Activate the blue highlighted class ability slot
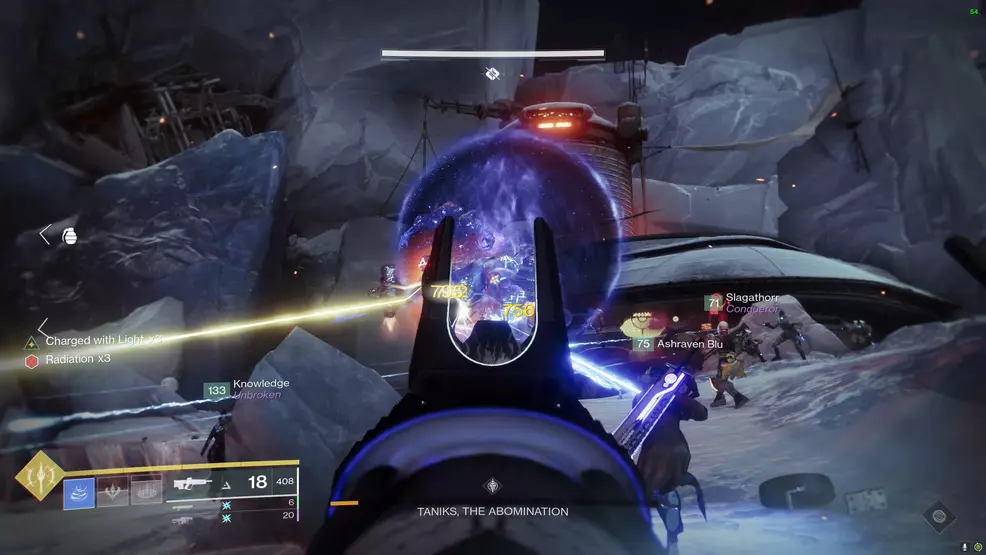 coord(79,493)
